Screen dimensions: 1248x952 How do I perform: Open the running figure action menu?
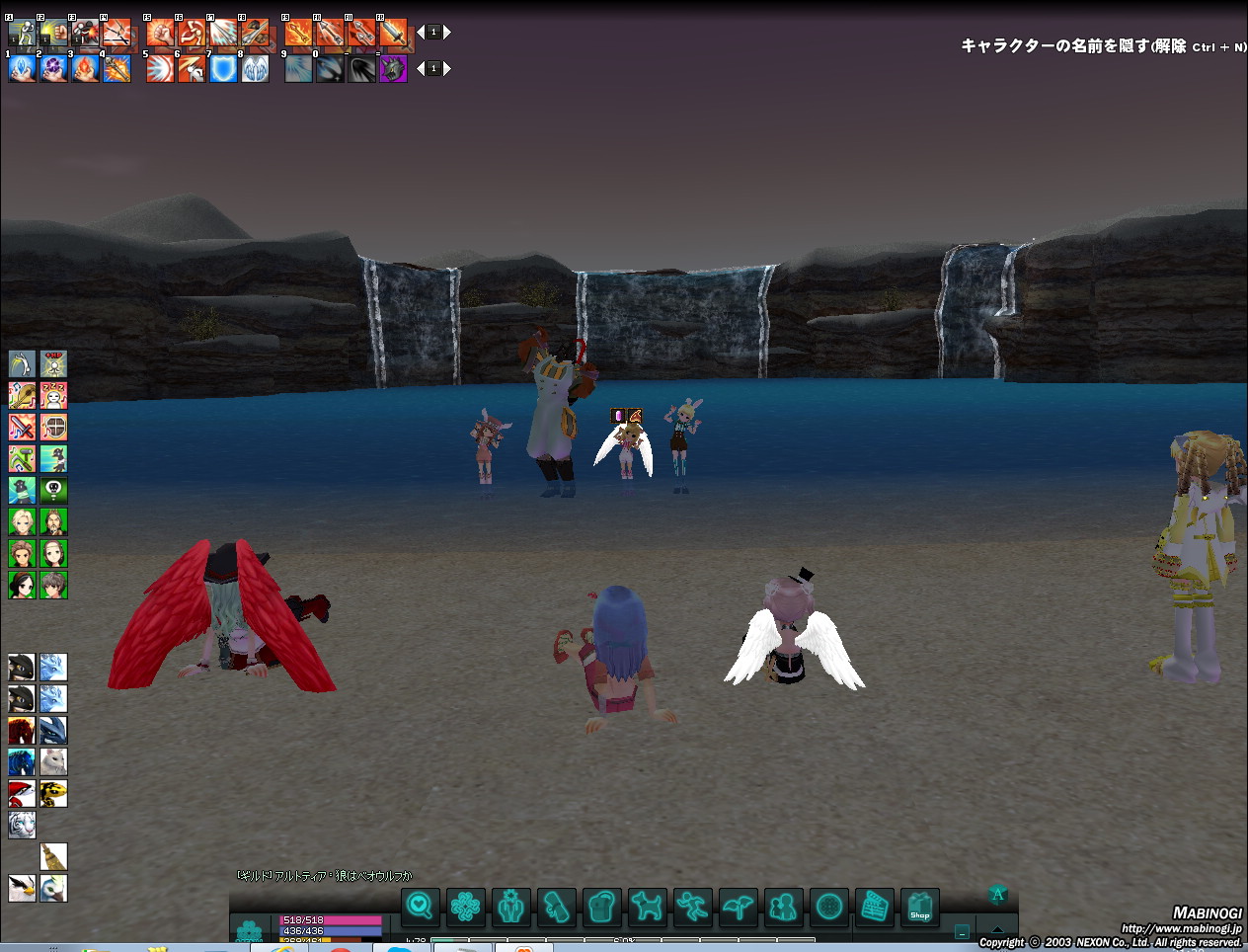tap(692, 906)
